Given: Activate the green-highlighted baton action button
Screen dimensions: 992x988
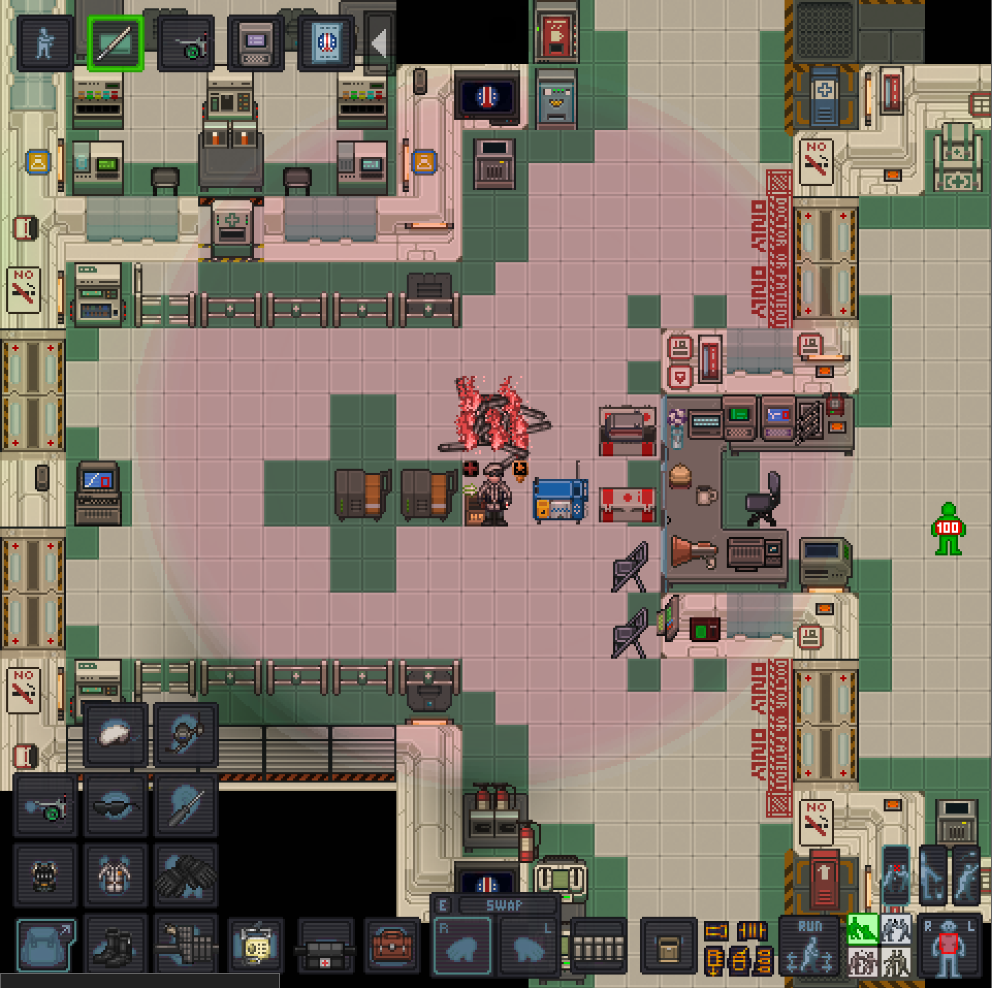Looking at the screenshot, I should coord(115,43).
